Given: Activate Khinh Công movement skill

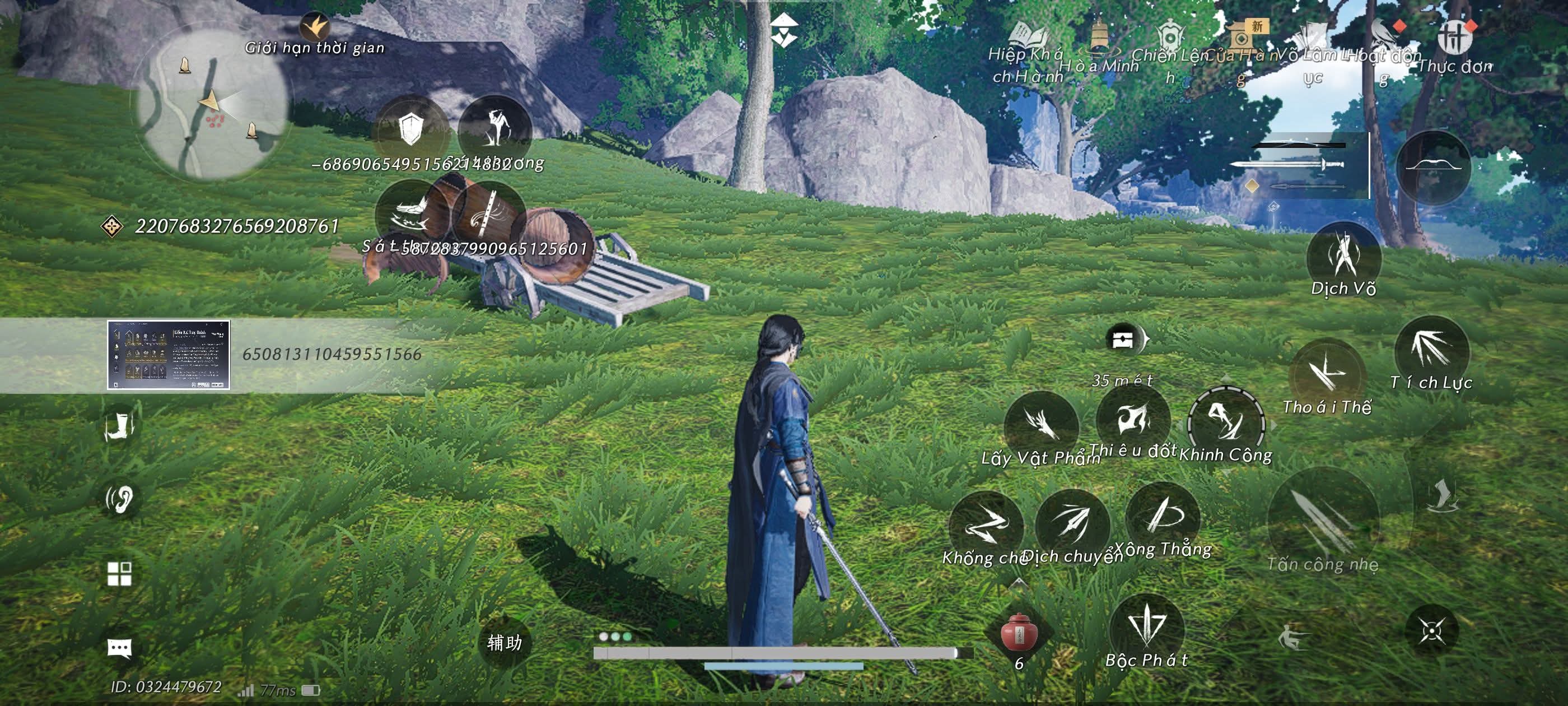Looking at the screenshot, I should (1226, 421).
